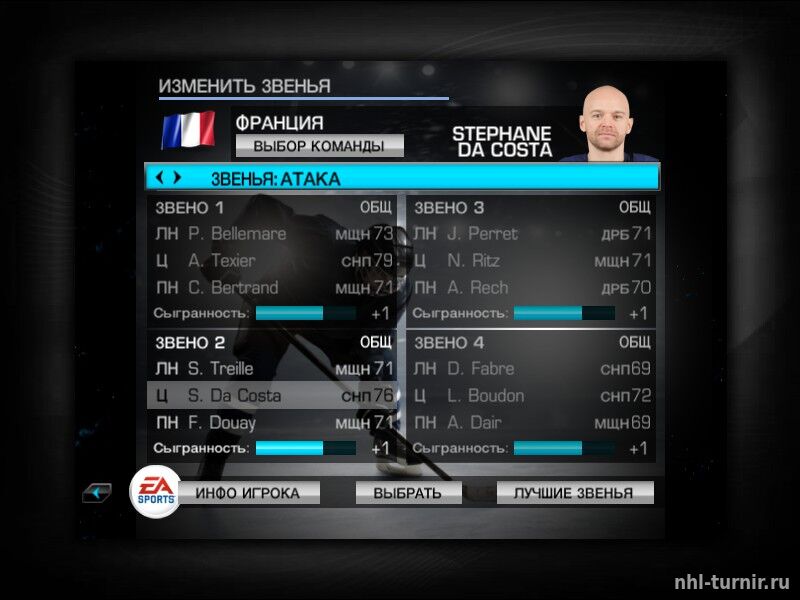800x600 pixels.
Task: Pick right wing A. Rech
Action: click(531, 288)
